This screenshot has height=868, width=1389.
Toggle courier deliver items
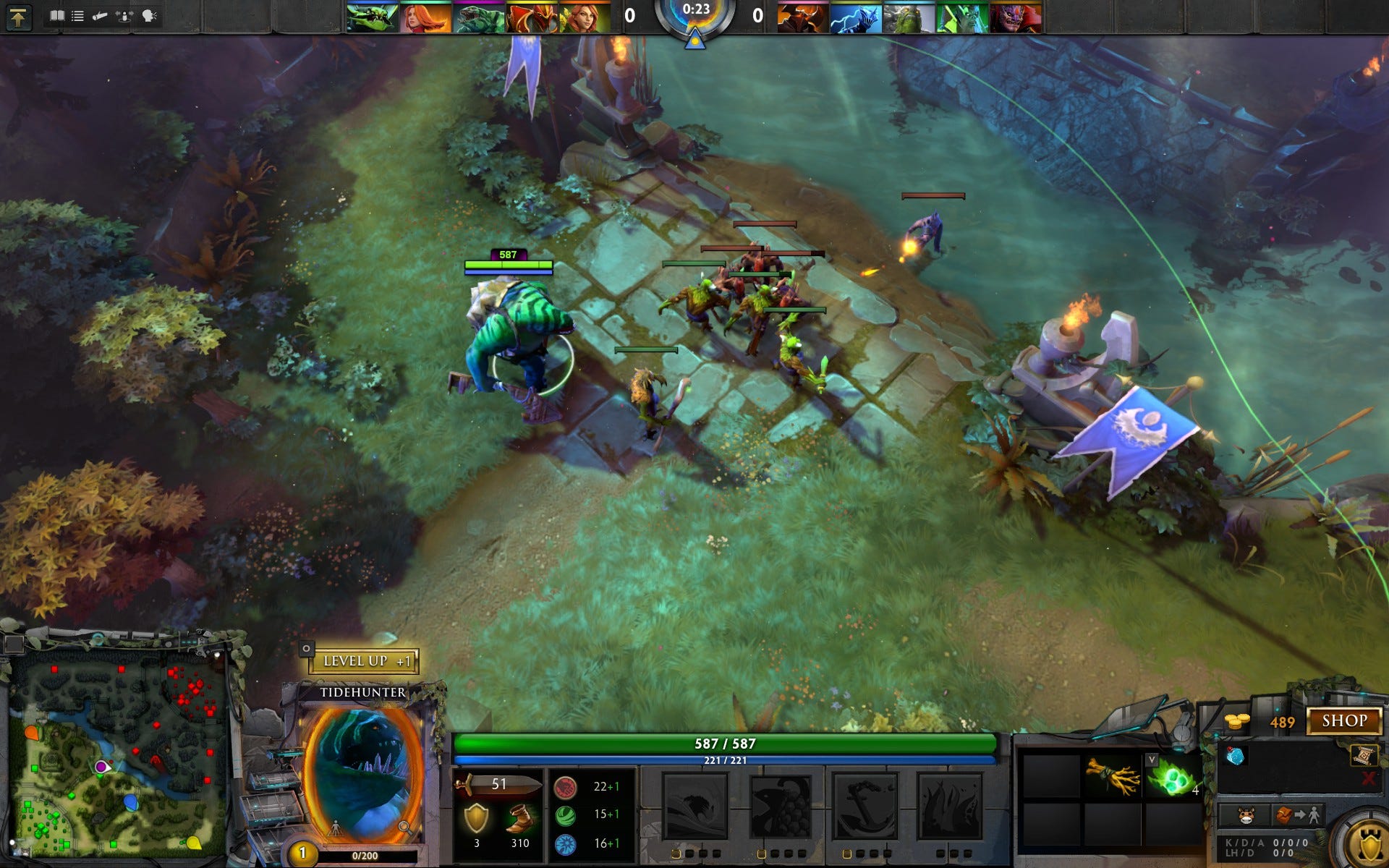pos(1297,817)
